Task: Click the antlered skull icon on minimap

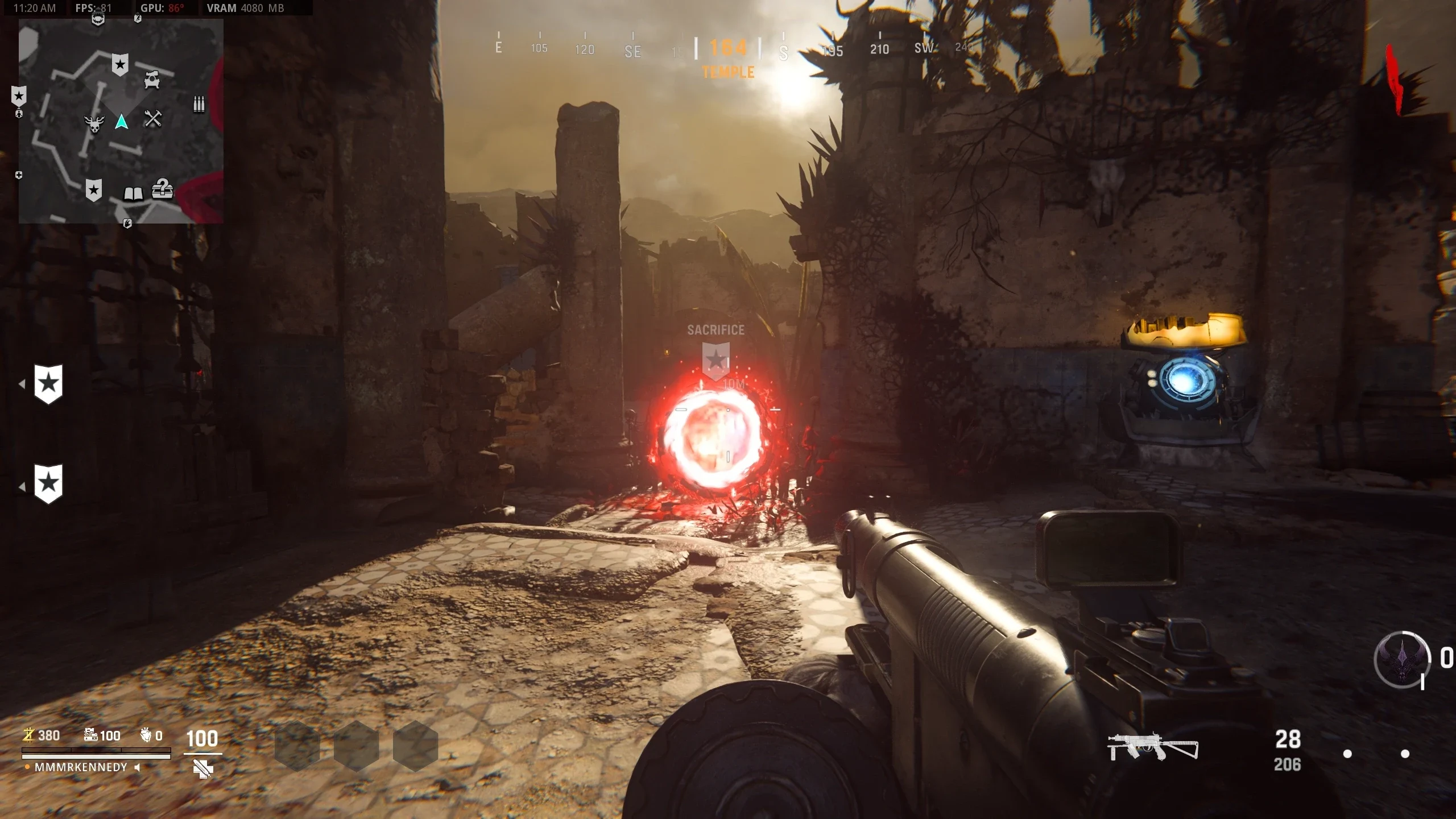Action: (94, 123)
